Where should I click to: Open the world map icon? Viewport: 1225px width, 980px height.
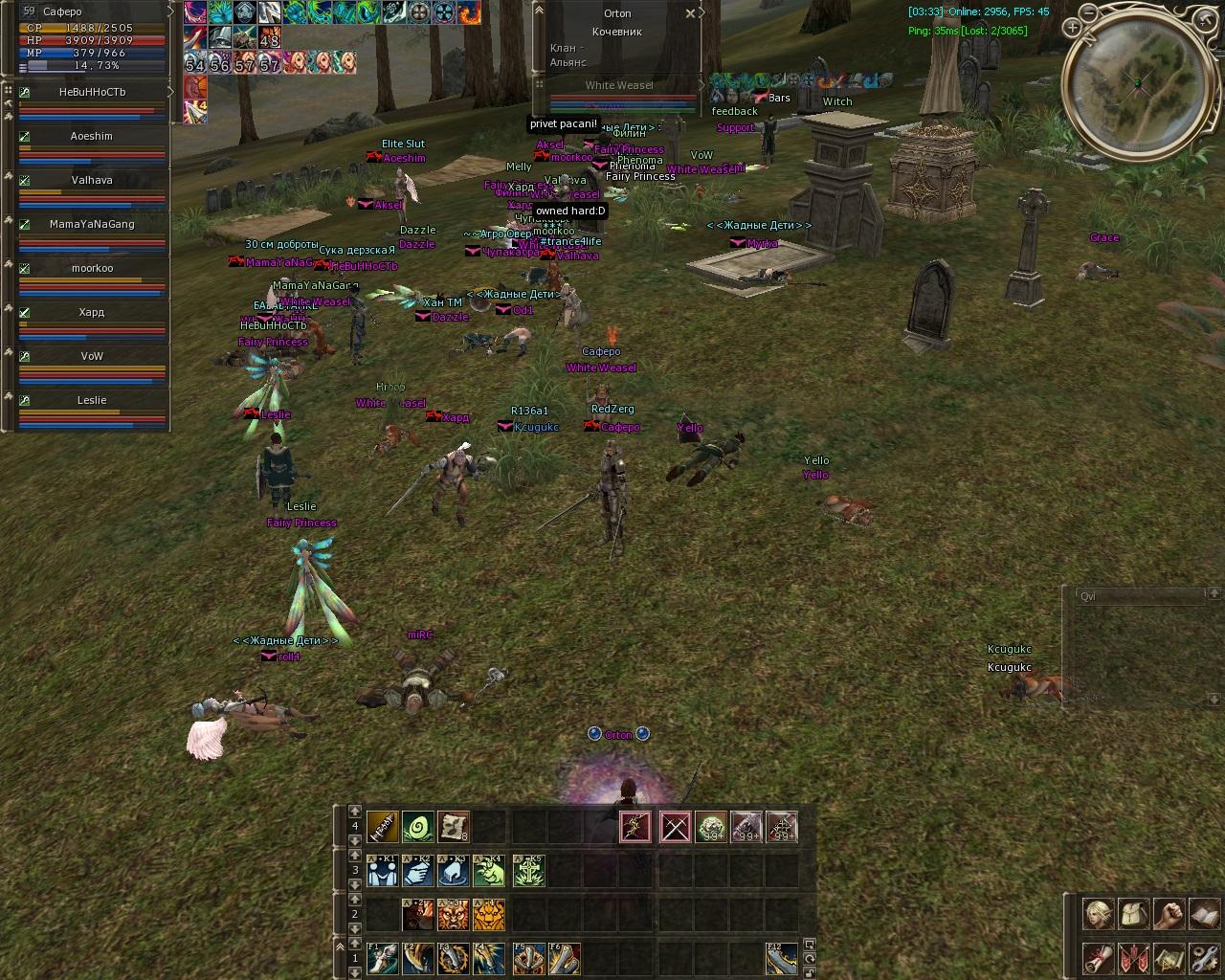(1169, 958)
